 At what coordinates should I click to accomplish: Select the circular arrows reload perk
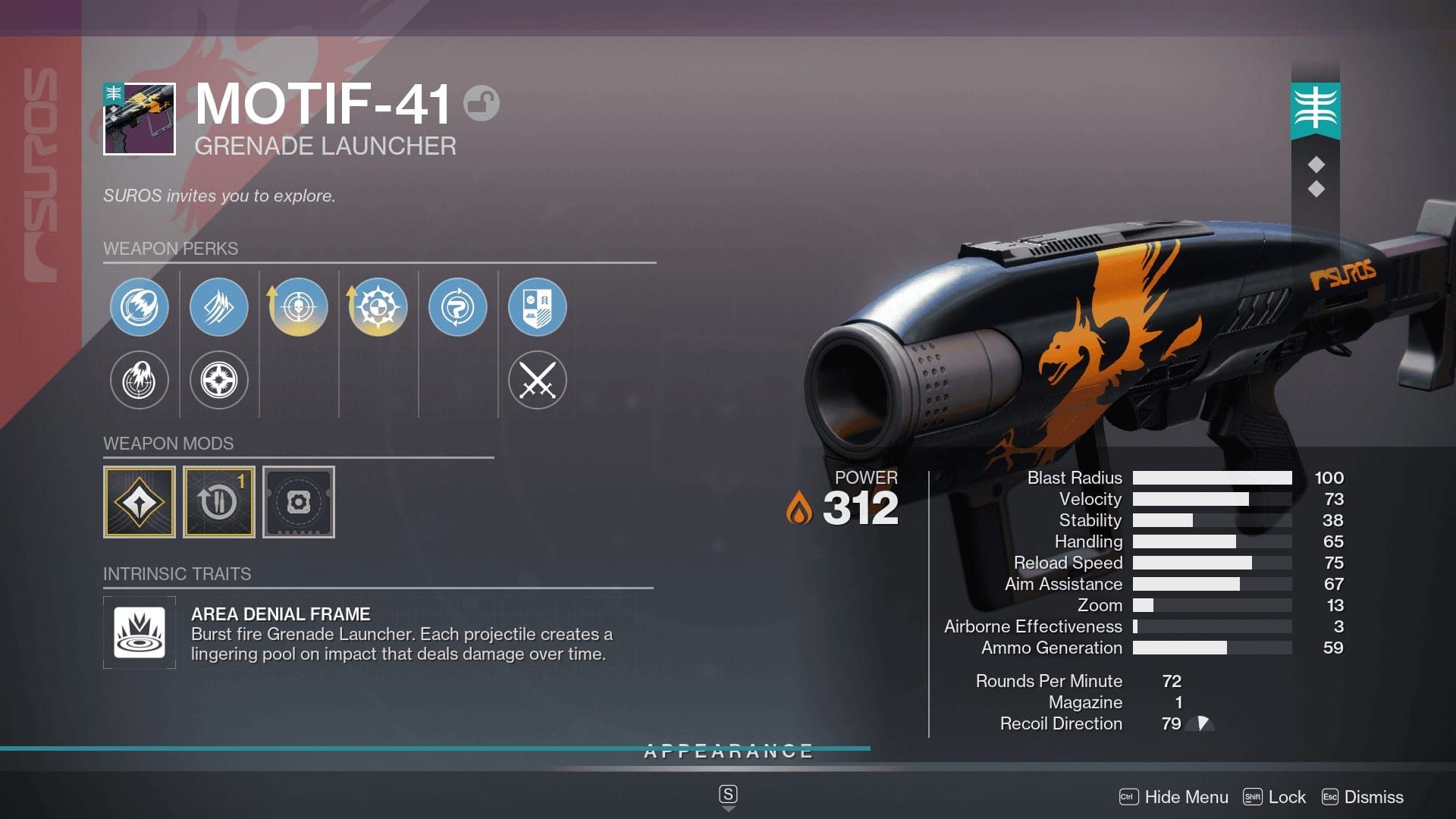click(x=457, y=307)
